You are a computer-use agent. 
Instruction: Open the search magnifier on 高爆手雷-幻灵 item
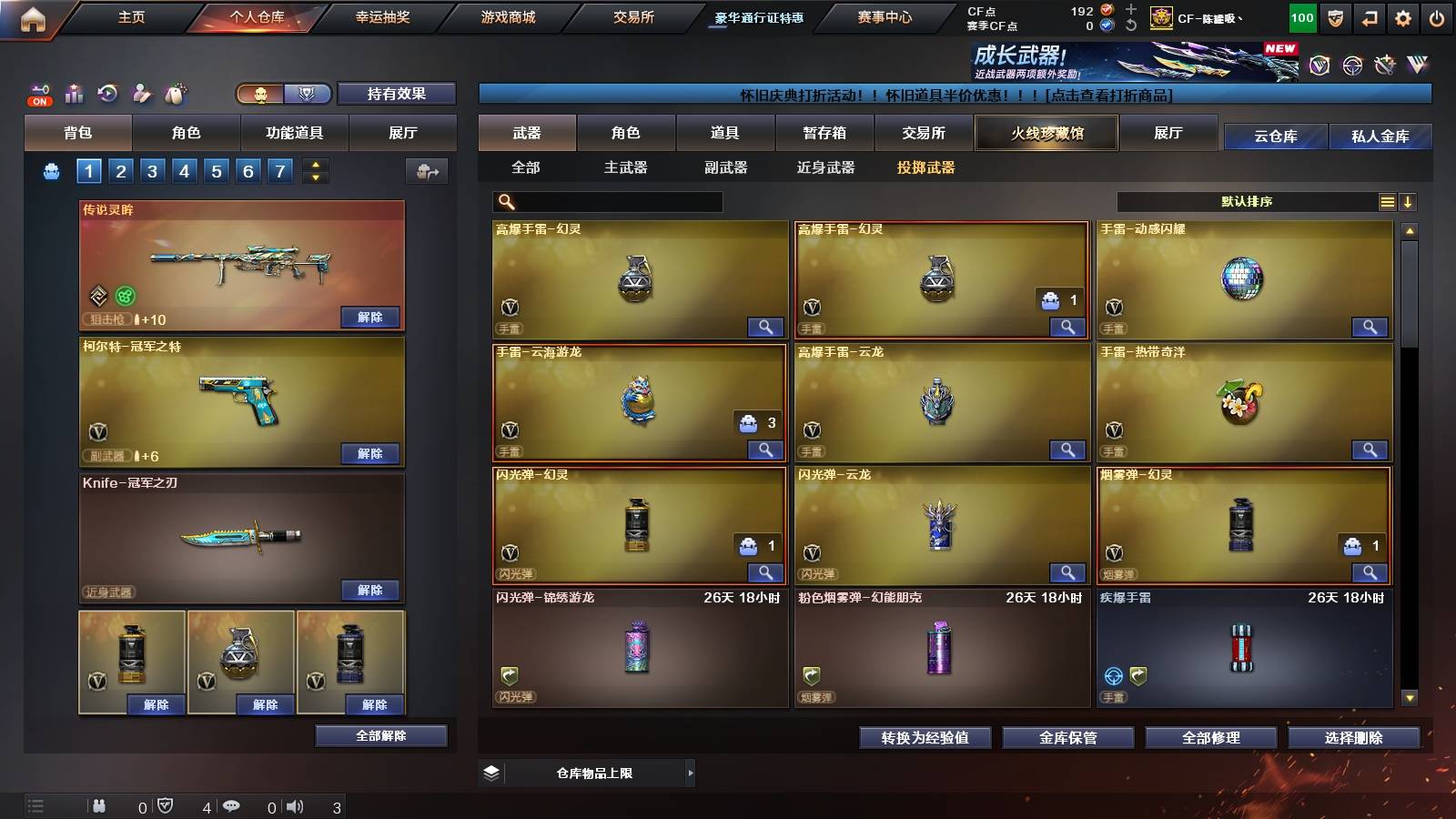(x=767, y=326)
